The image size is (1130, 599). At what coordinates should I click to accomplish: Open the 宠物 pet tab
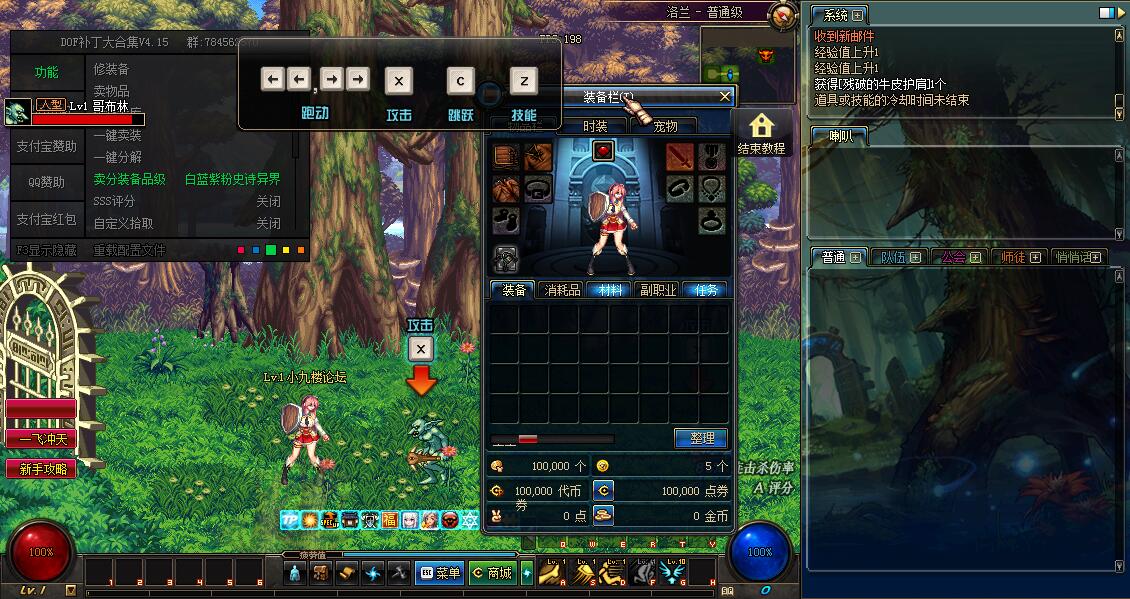pos(665,126)
